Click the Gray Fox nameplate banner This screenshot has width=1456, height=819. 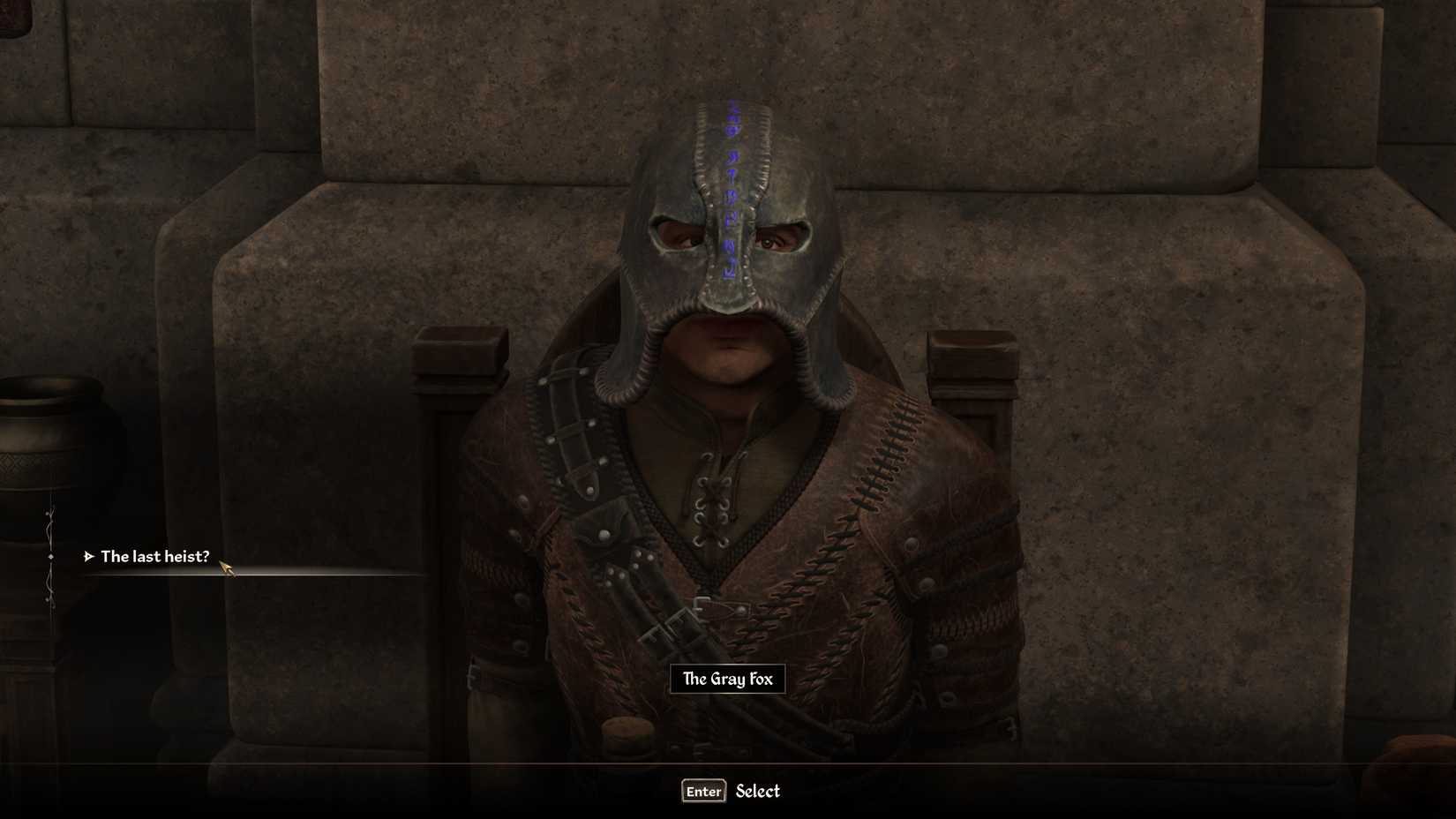[x=727, y=679]
